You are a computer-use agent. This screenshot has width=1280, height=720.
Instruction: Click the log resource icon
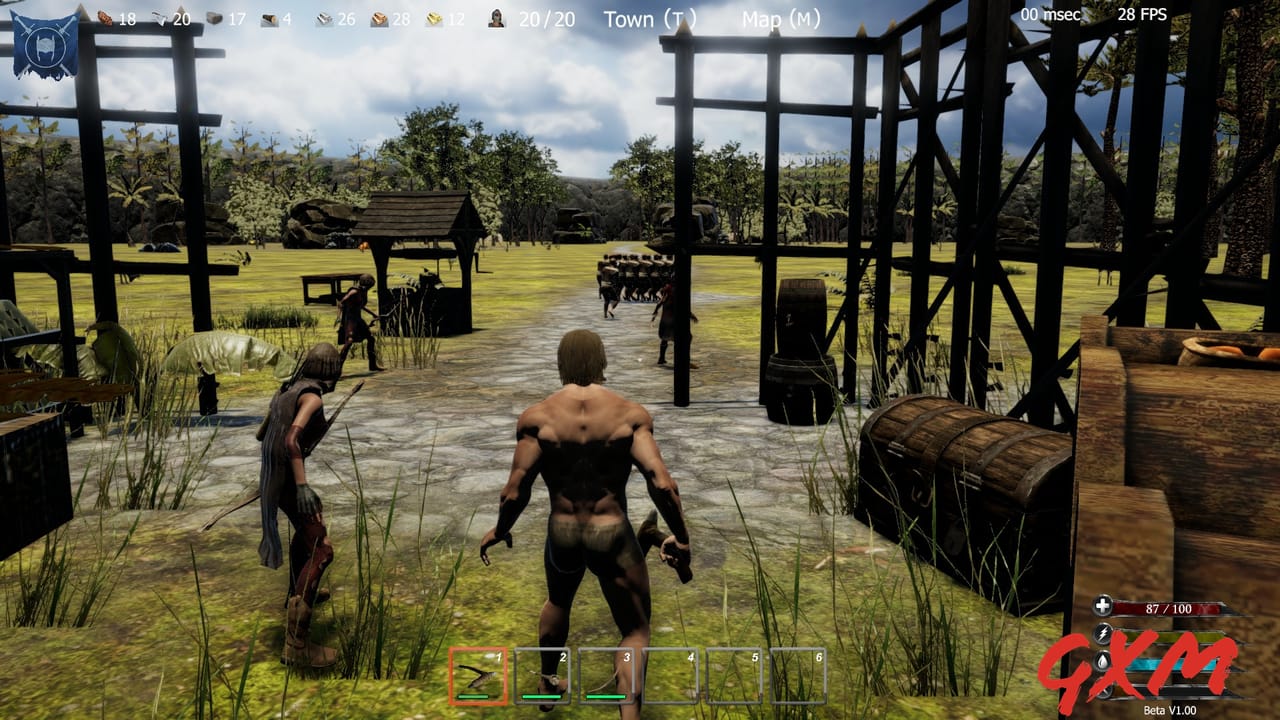tap(269, 19)
